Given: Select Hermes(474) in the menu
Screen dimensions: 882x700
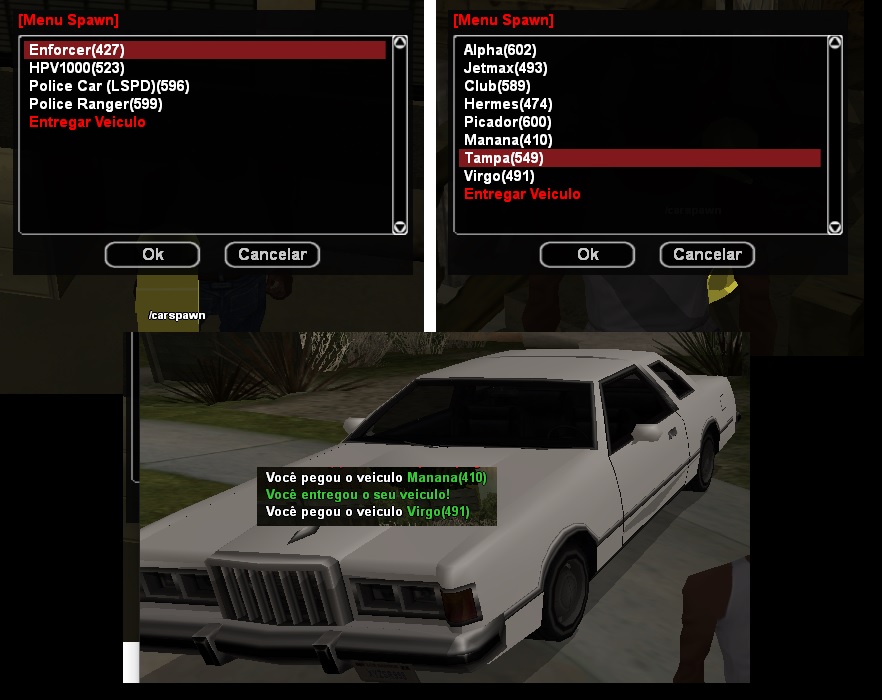Looking at the screenshot, I should tap(508, 104).
